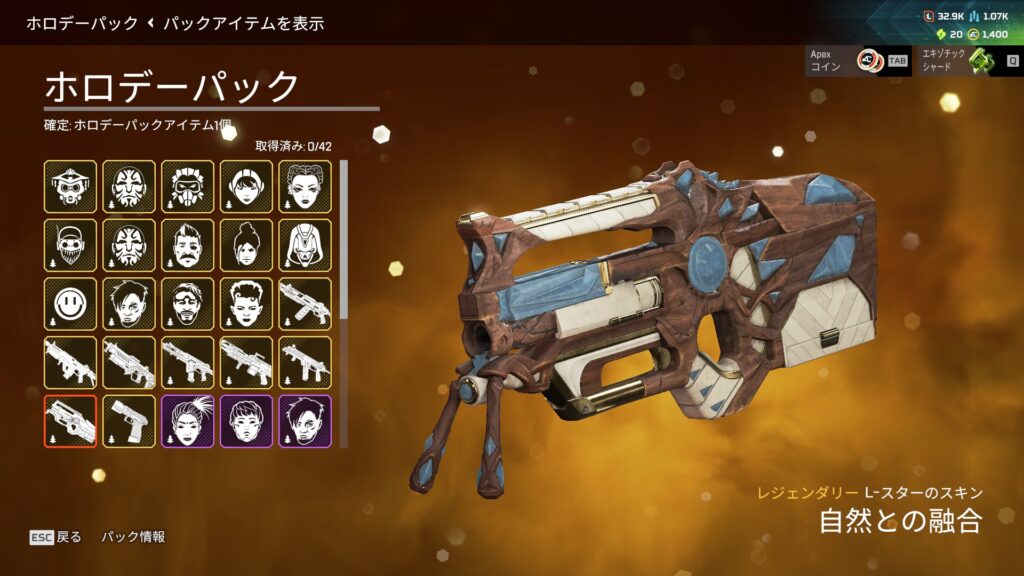Choose the Ash hooded robot item
The image size is (1024, 576).
[305, 245]
